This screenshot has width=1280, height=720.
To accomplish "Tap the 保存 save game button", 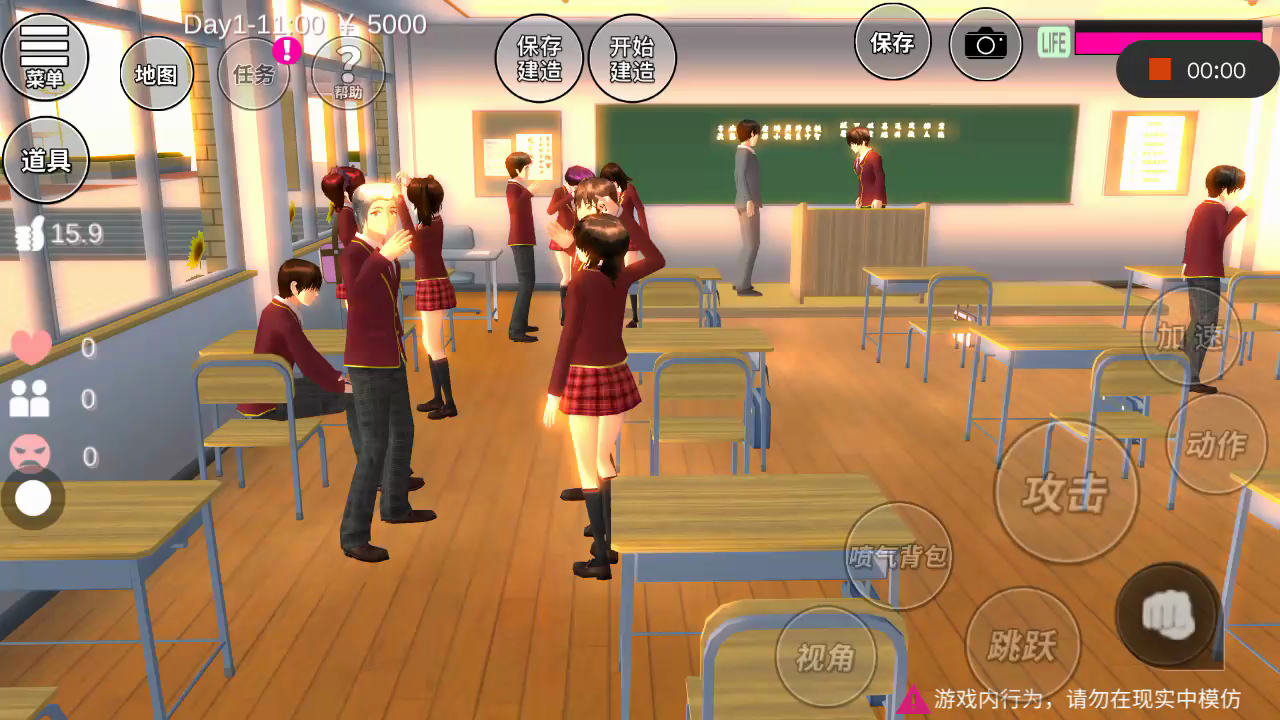I will tap(892, 43).
